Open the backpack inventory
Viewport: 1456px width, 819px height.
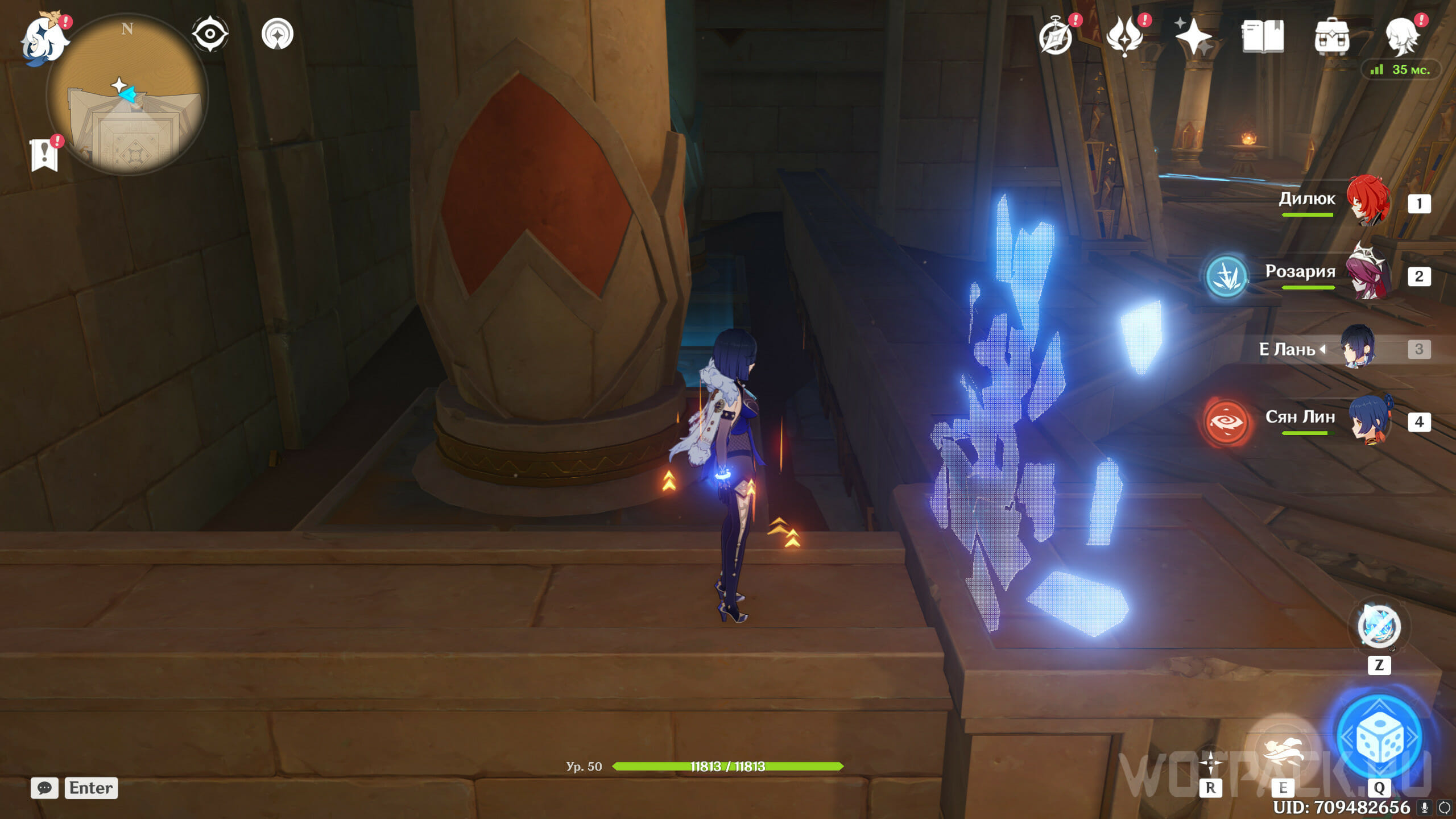[1331, 38]
